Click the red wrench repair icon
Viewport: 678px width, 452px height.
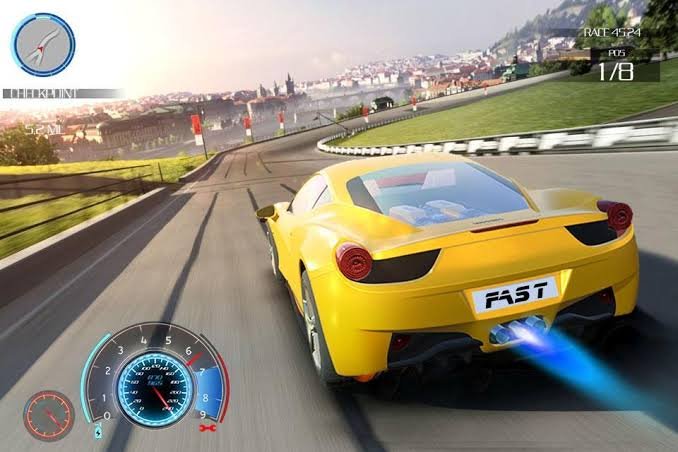click(x=208, y=428)
